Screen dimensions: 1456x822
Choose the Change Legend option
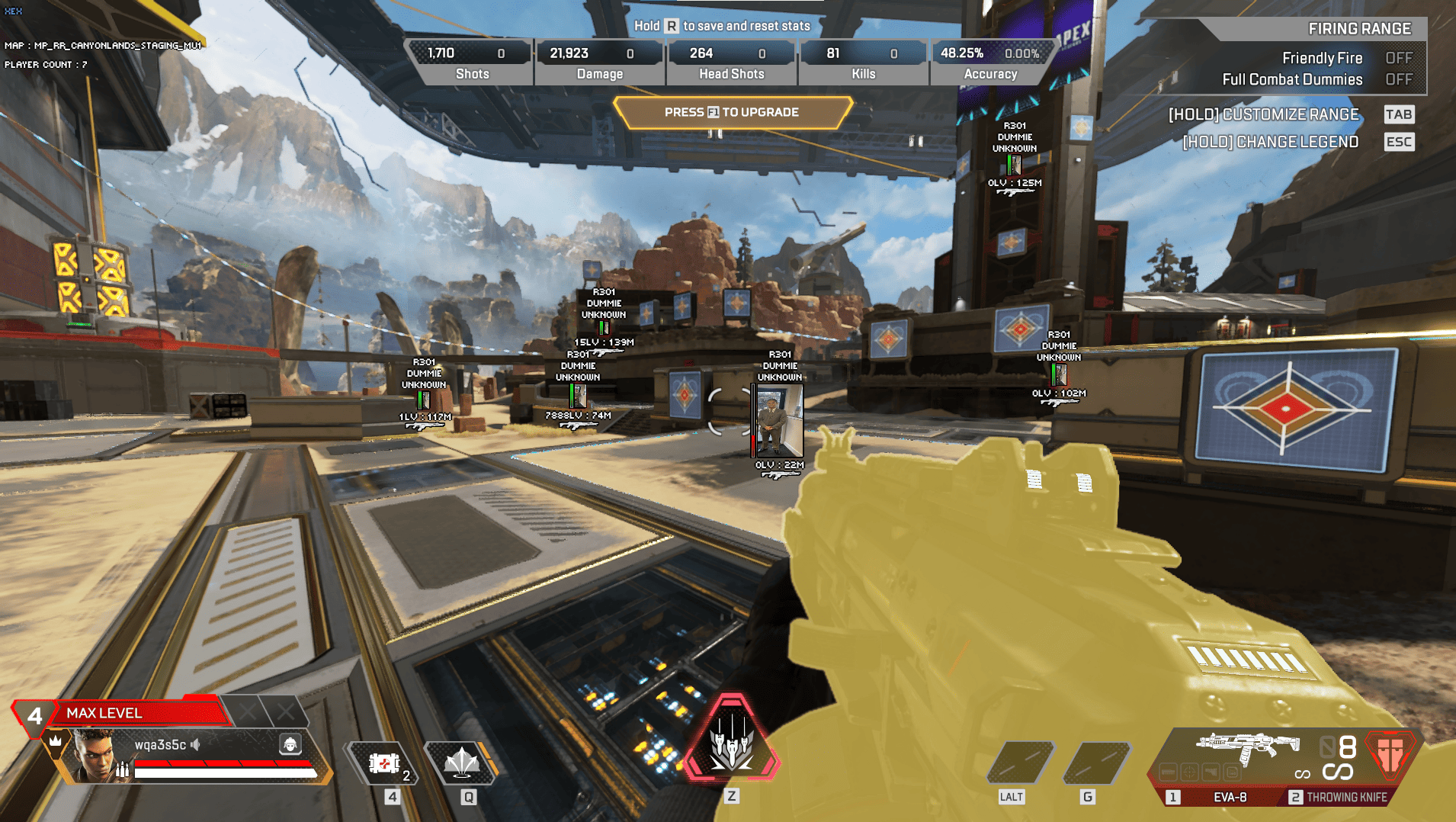1270,142
